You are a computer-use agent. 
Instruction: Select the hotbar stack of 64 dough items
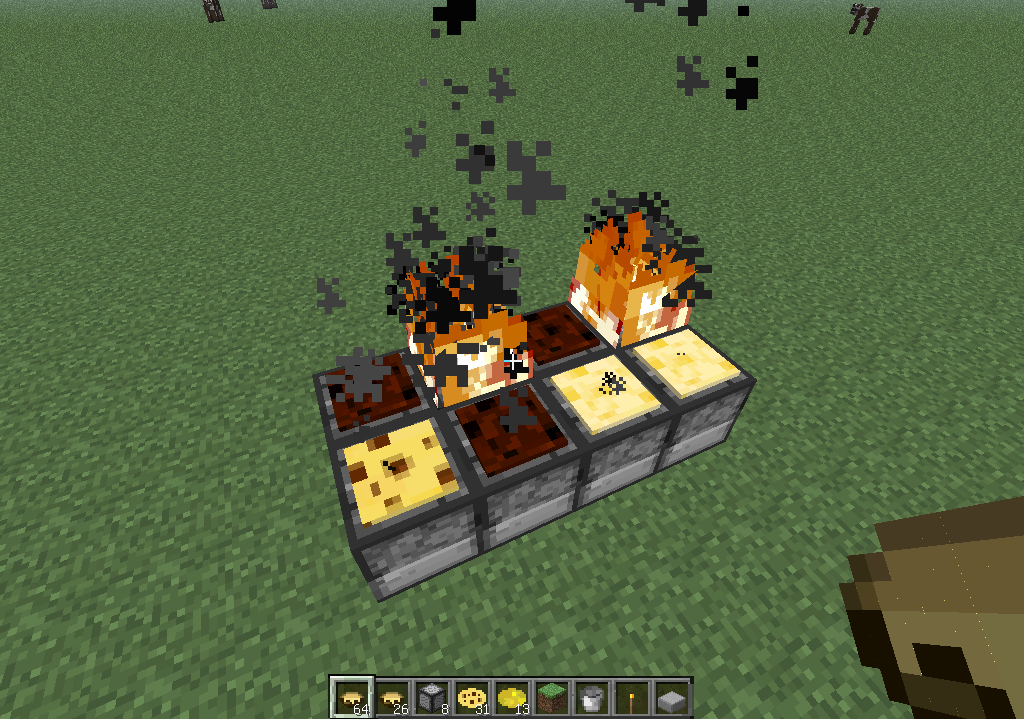[352, 696]
